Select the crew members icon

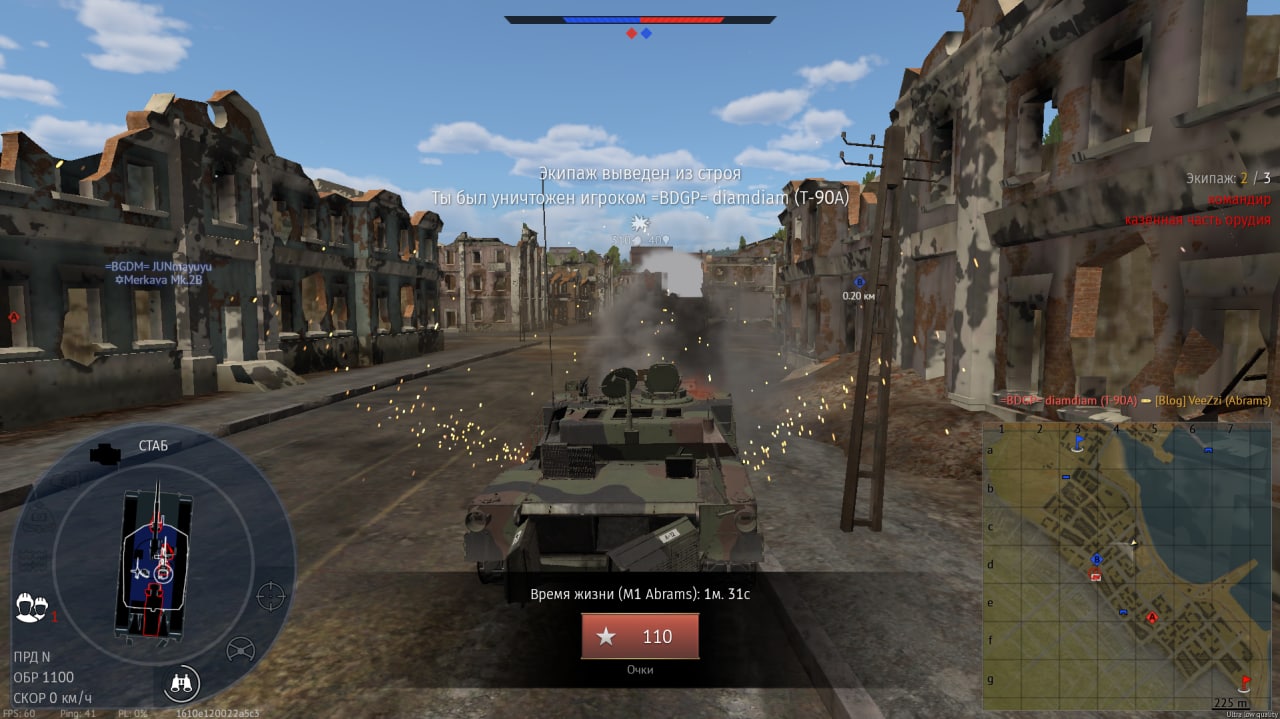coord(31,607)
